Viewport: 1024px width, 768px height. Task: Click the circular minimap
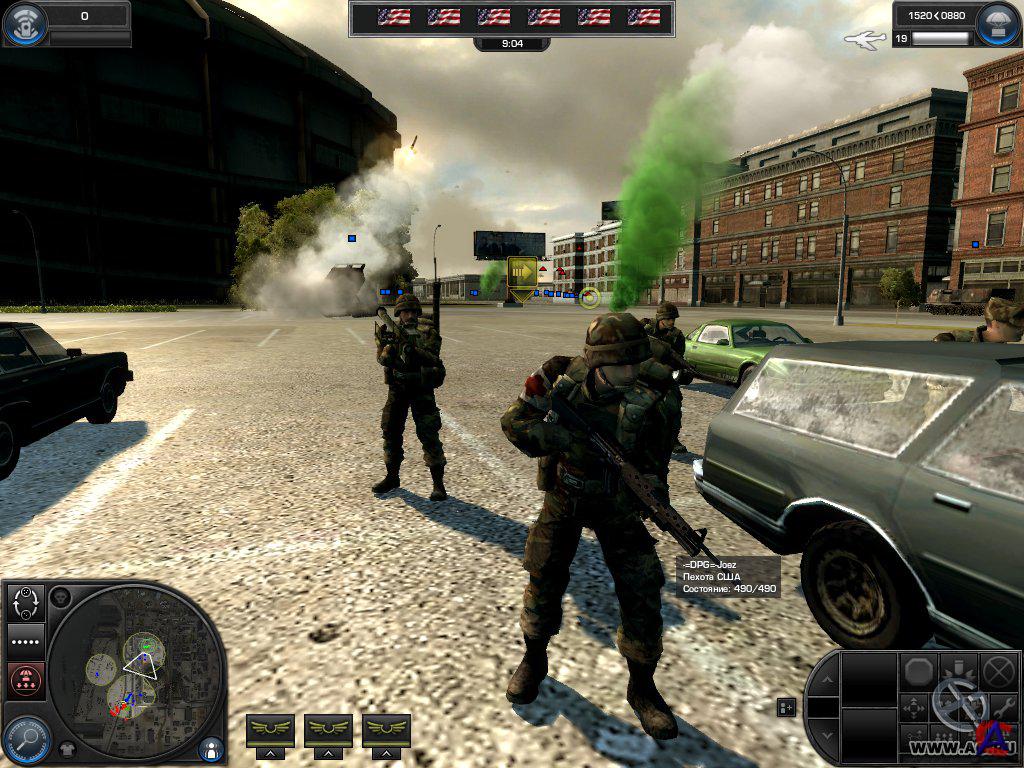(x=135, y=672)
